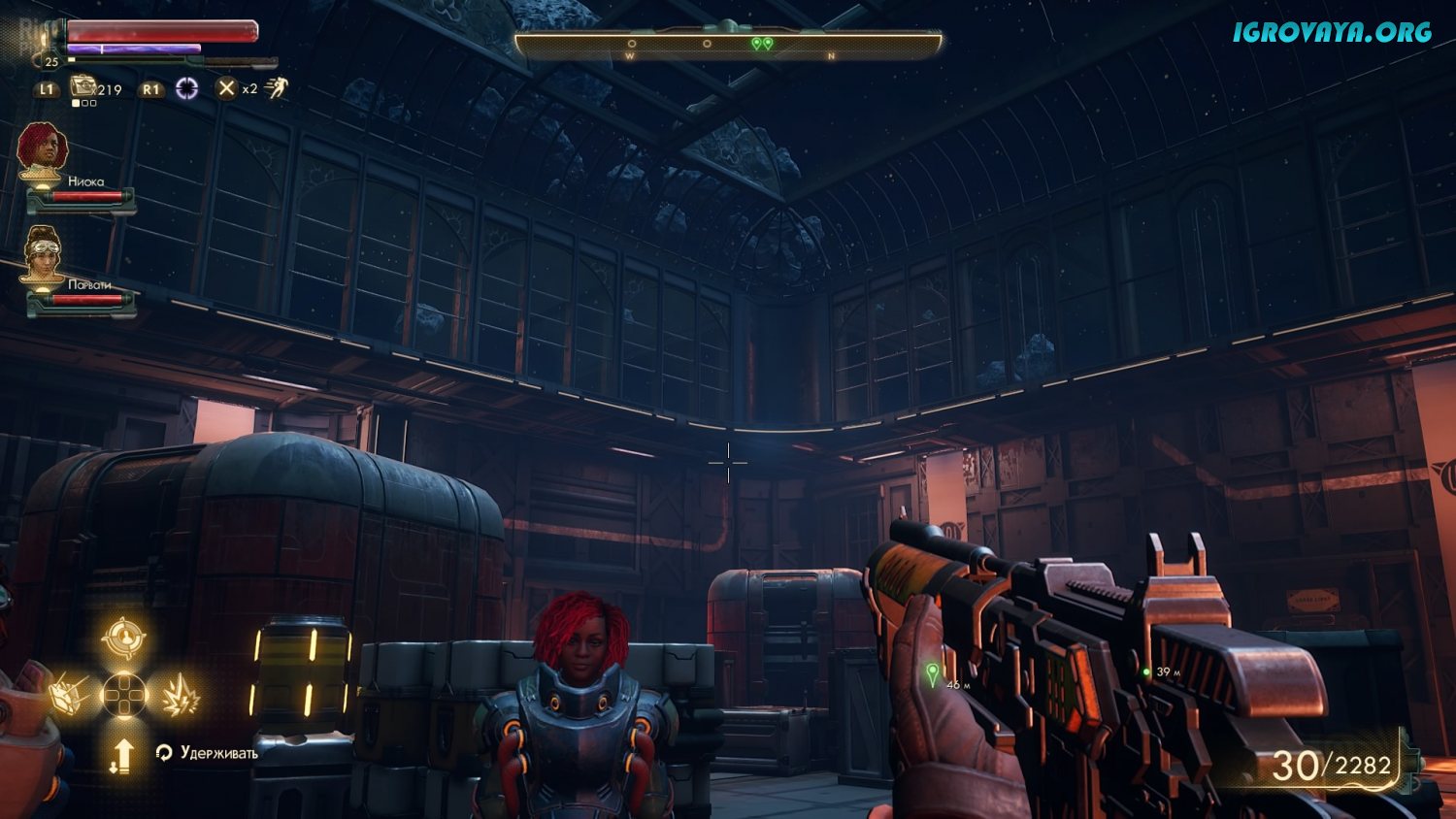Click the running figure sprint icon
The height and width of the screenshot is (819, 1456).
coord(277,89)
